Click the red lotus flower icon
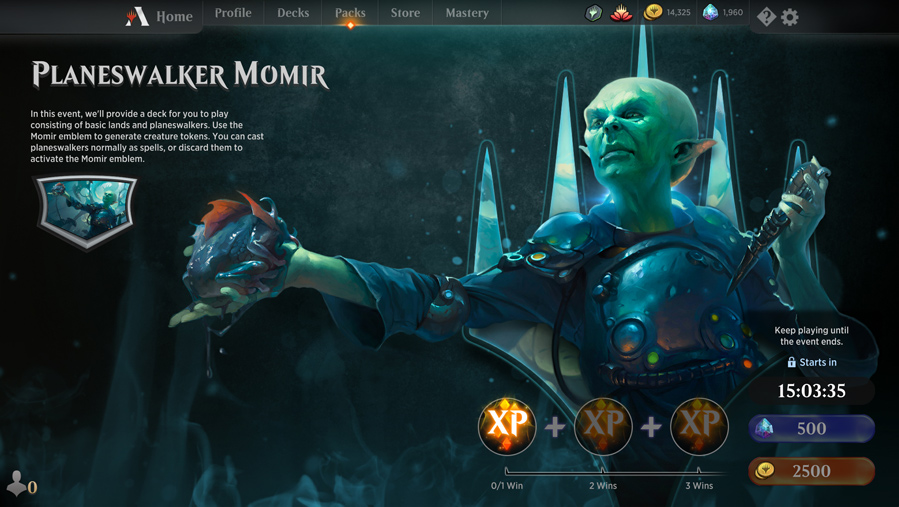 coord(621,13)
